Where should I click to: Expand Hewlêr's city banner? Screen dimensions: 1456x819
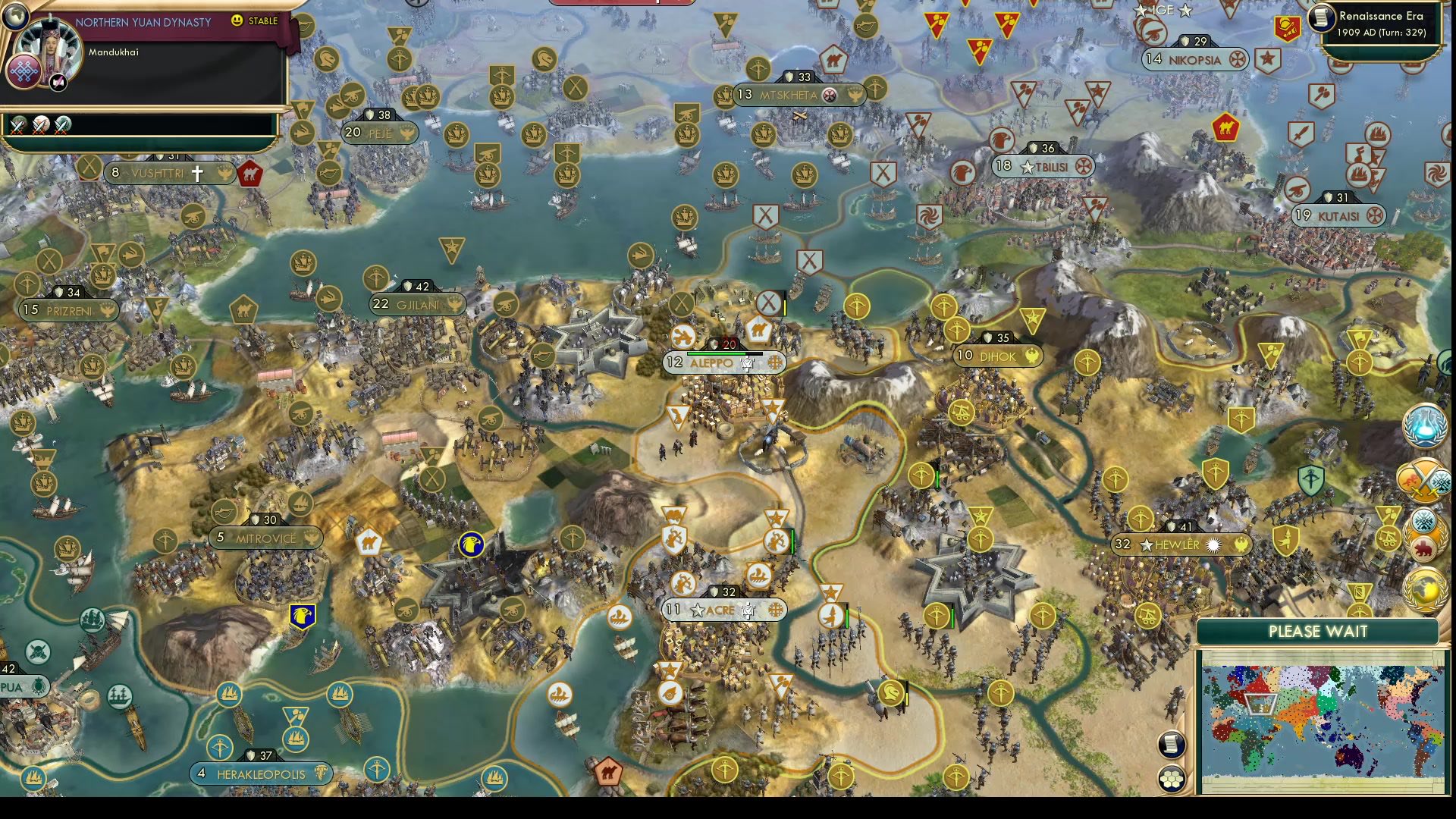click(x=1178, y=543)
